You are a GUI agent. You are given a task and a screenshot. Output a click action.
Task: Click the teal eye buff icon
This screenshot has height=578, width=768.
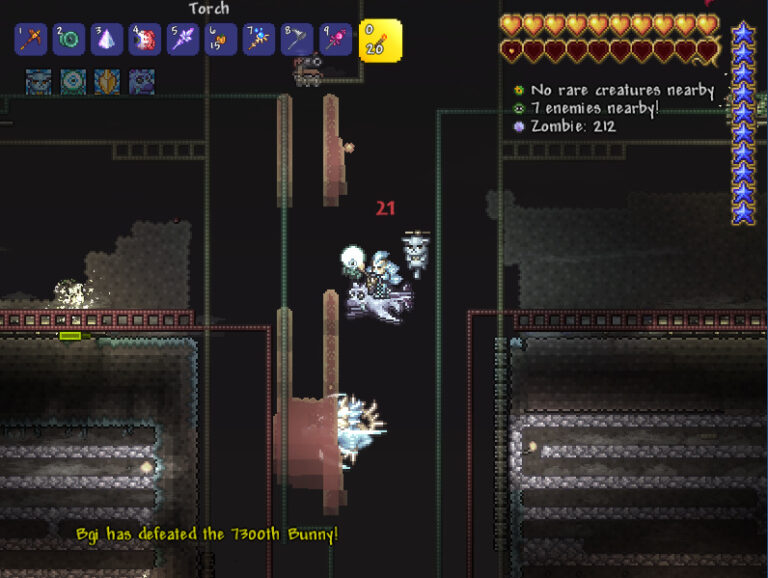click(x=73, y=81)
